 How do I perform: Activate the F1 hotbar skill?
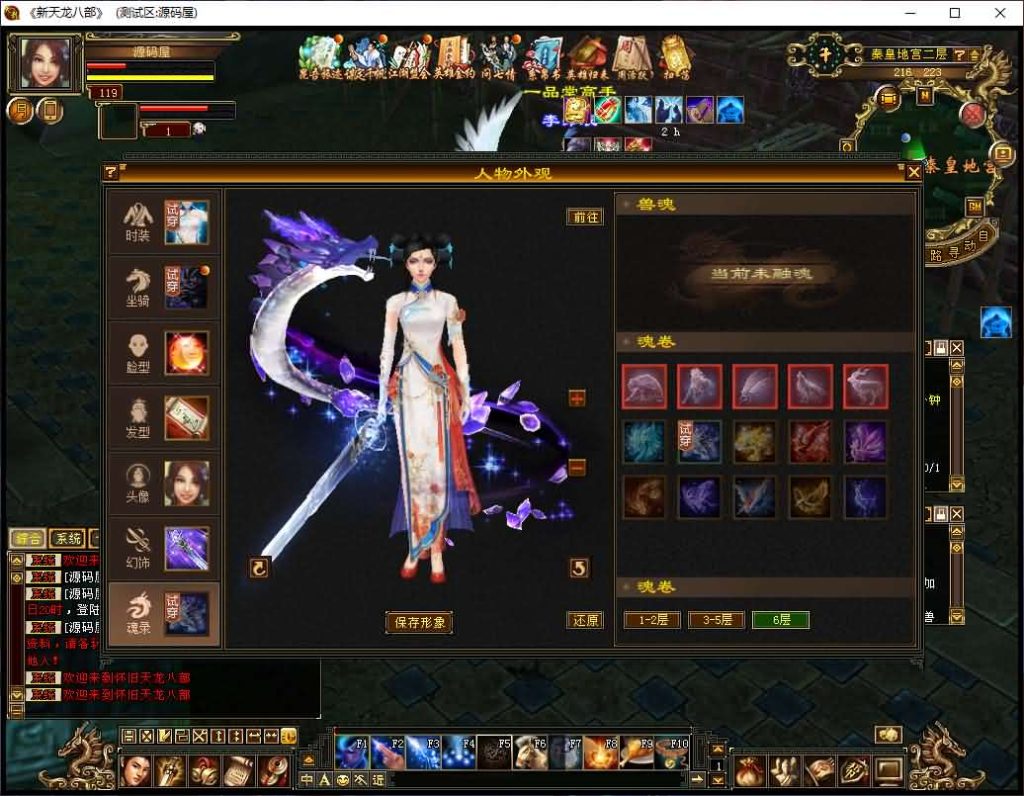(352, 752)
